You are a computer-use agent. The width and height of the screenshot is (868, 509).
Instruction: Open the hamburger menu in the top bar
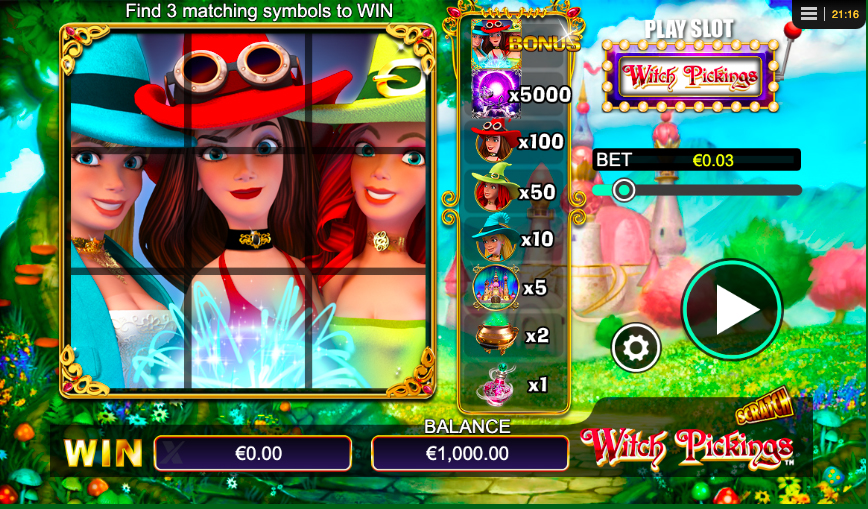pyautogui.click(x=809, y=14)
